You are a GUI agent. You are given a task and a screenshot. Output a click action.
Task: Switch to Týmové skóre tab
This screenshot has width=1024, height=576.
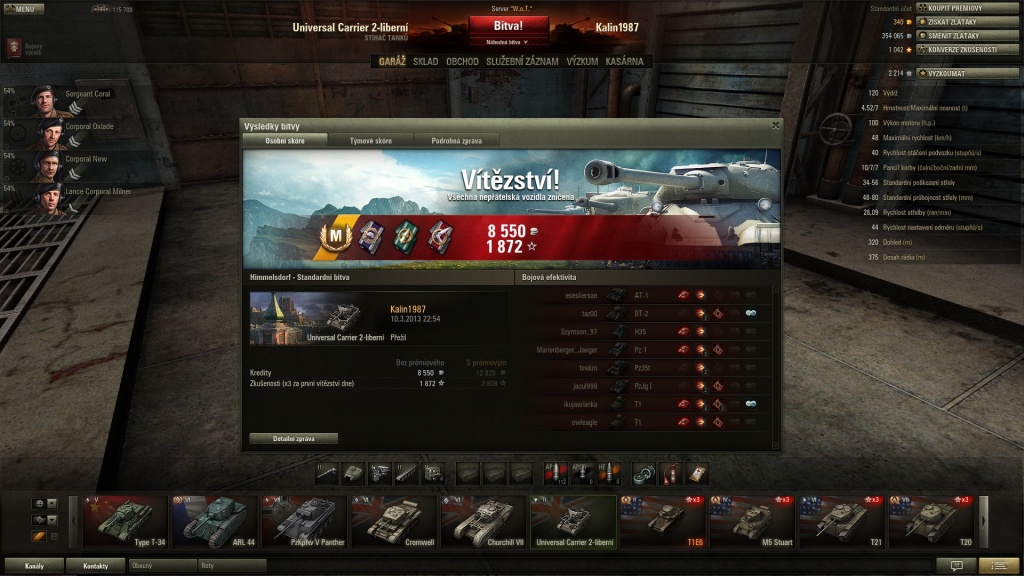(x=369, y=141)
